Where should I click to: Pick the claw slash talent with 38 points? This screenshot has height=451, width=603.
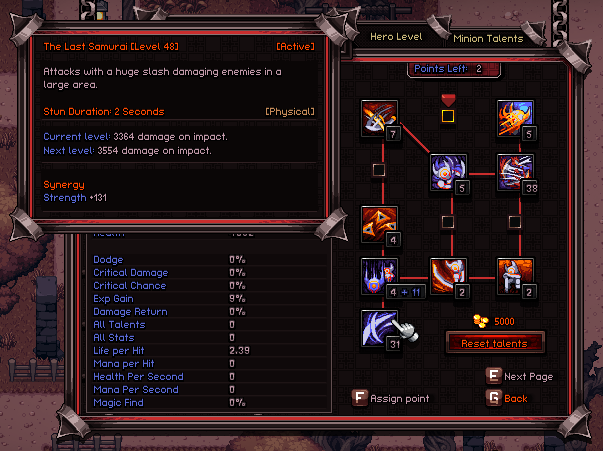tap(515, 171)
